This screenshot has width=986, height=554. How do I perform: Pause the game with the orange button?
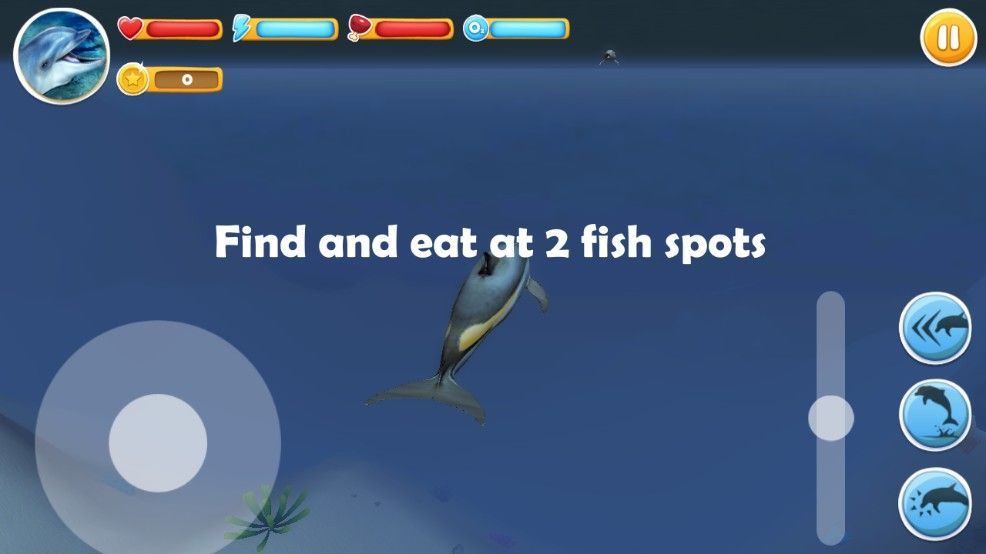(x=948, y=38)
